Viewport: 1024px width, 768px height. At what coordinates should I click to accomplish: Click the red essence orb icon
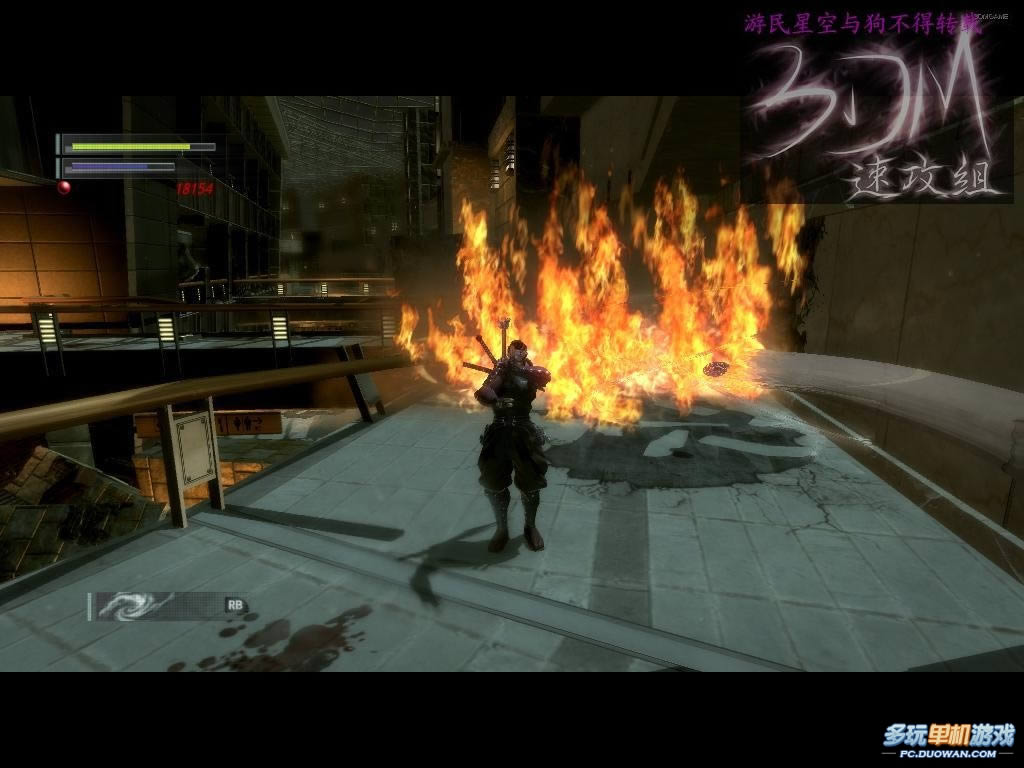64,186
